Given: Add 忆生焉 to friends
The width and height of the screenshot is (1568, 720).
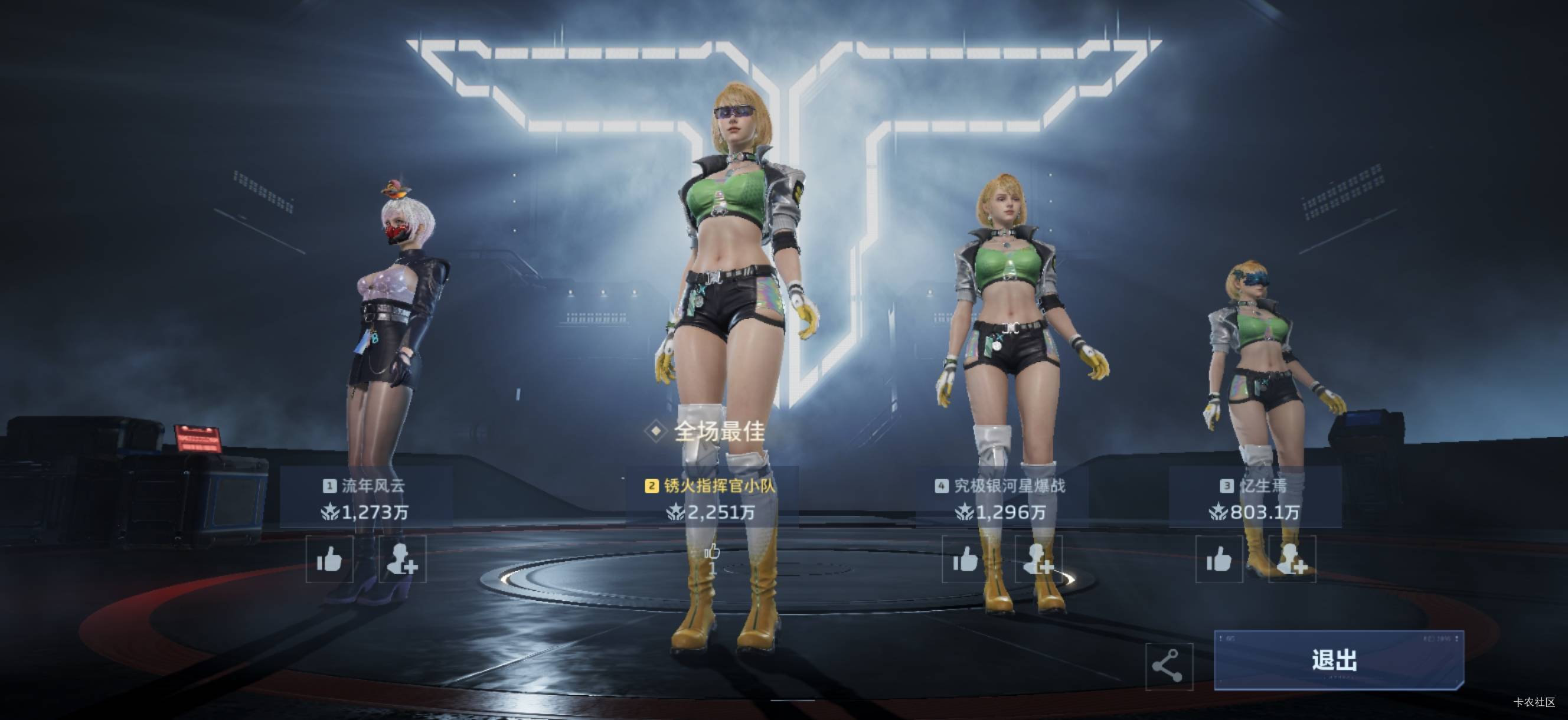Looking at the screenshot, I should 1292,559.
